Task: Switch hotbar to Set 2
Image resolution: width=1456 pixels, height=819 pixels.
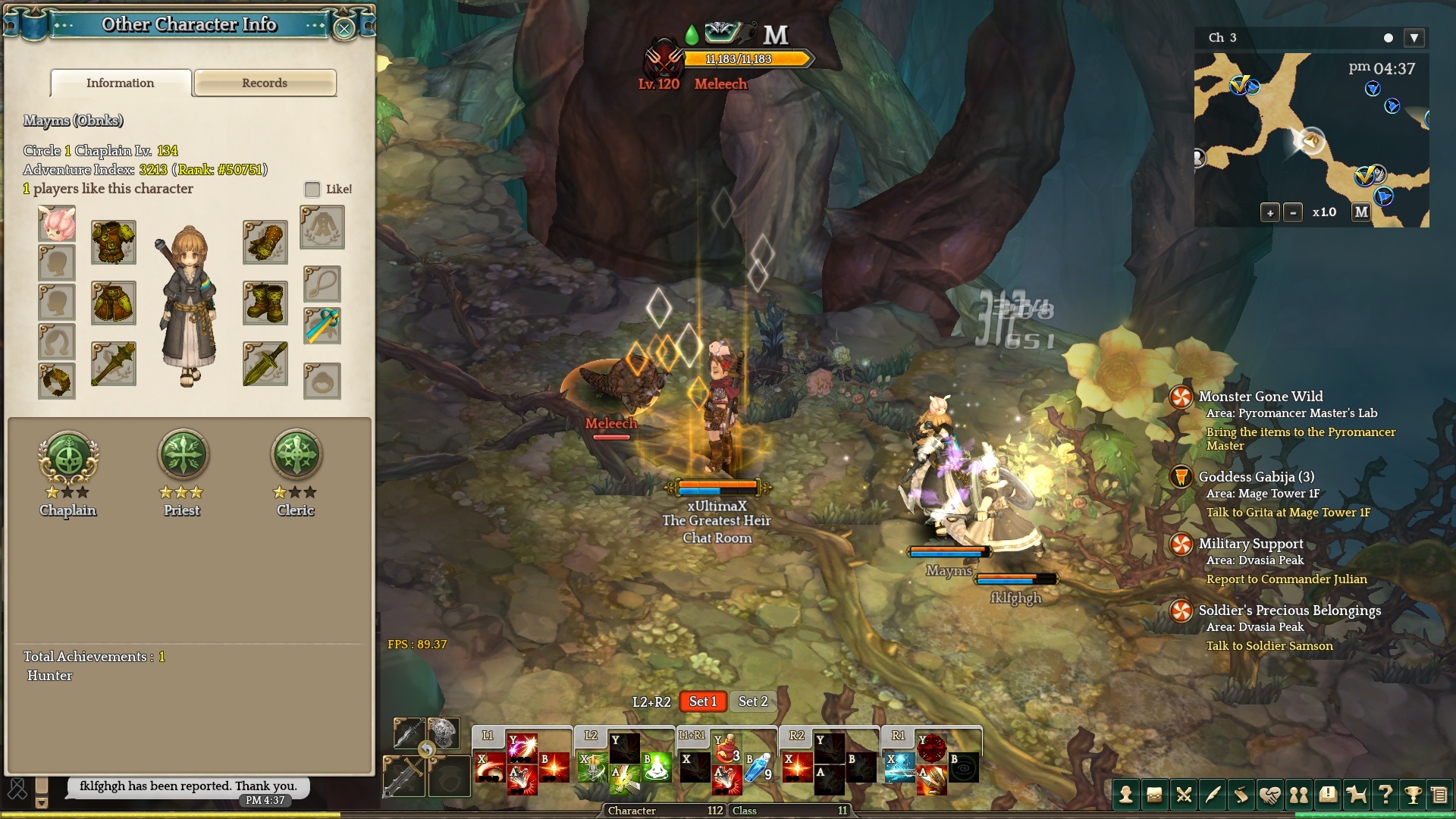Action: pos(752,701)
